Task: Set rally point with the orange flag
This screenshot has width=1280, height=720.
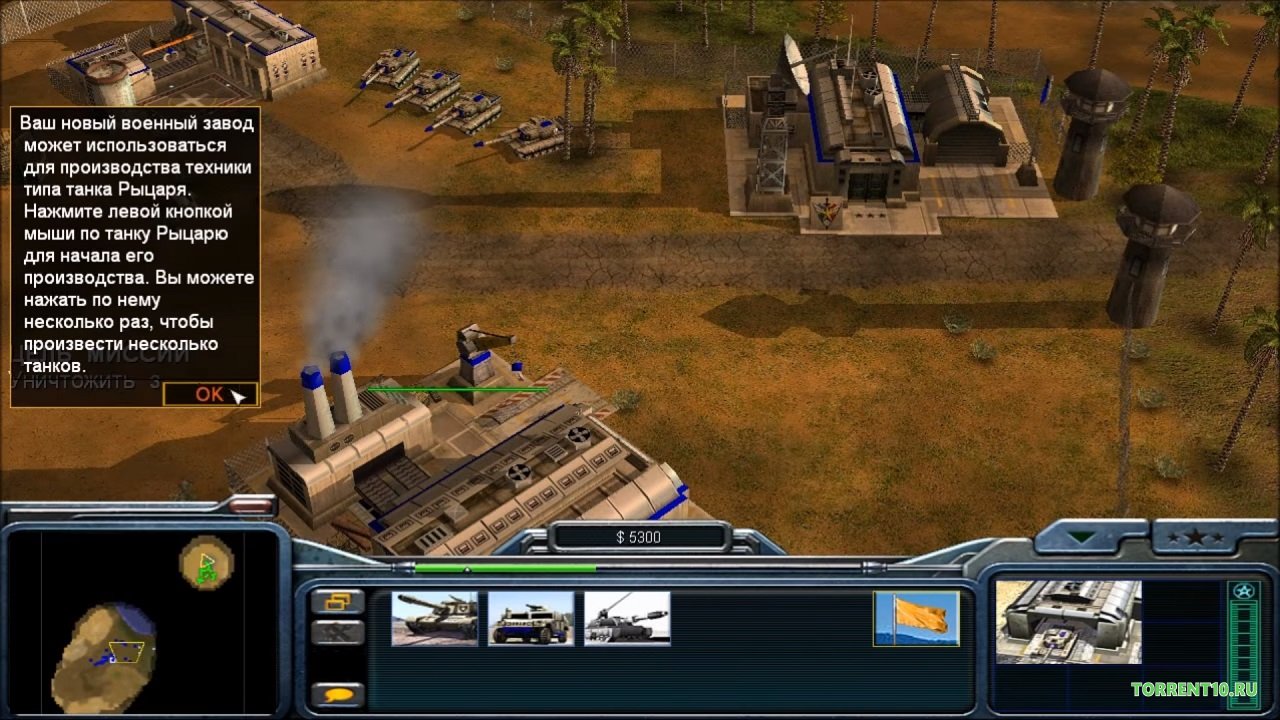Action: [916, 618]
